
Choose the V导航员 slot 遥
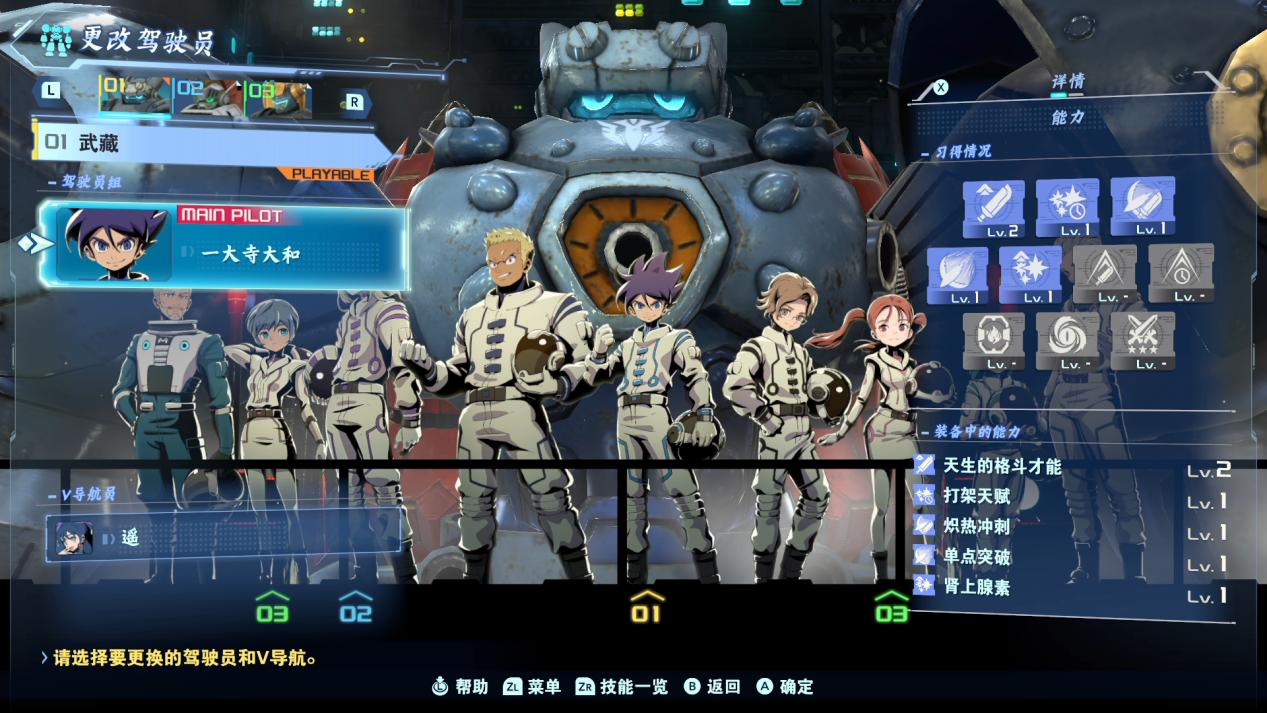pyautogui.click(x=225, y=537)
